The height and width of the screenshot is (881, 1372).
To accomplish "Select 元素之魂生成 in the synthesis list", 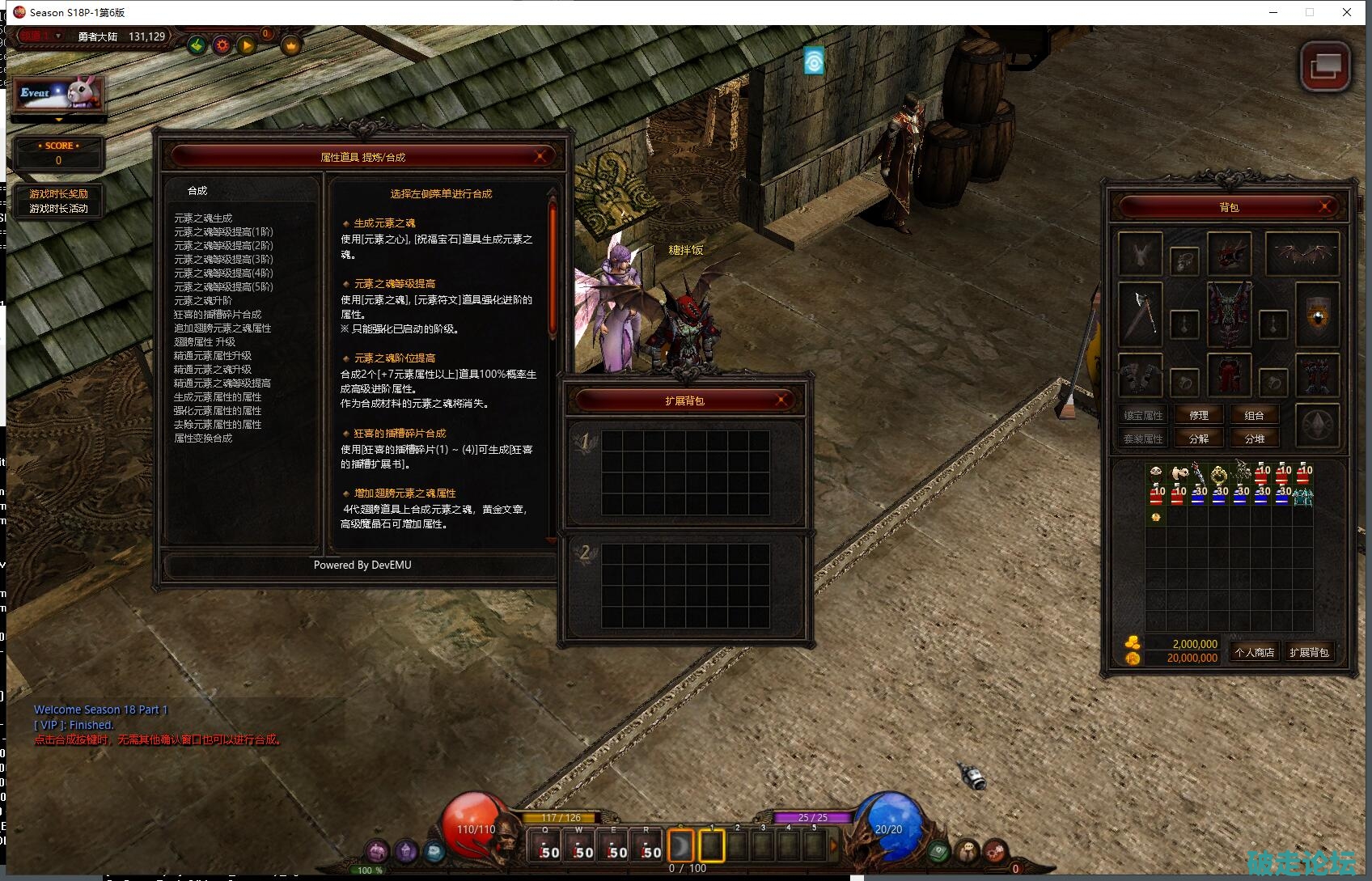I will click(x=203, y=218).
